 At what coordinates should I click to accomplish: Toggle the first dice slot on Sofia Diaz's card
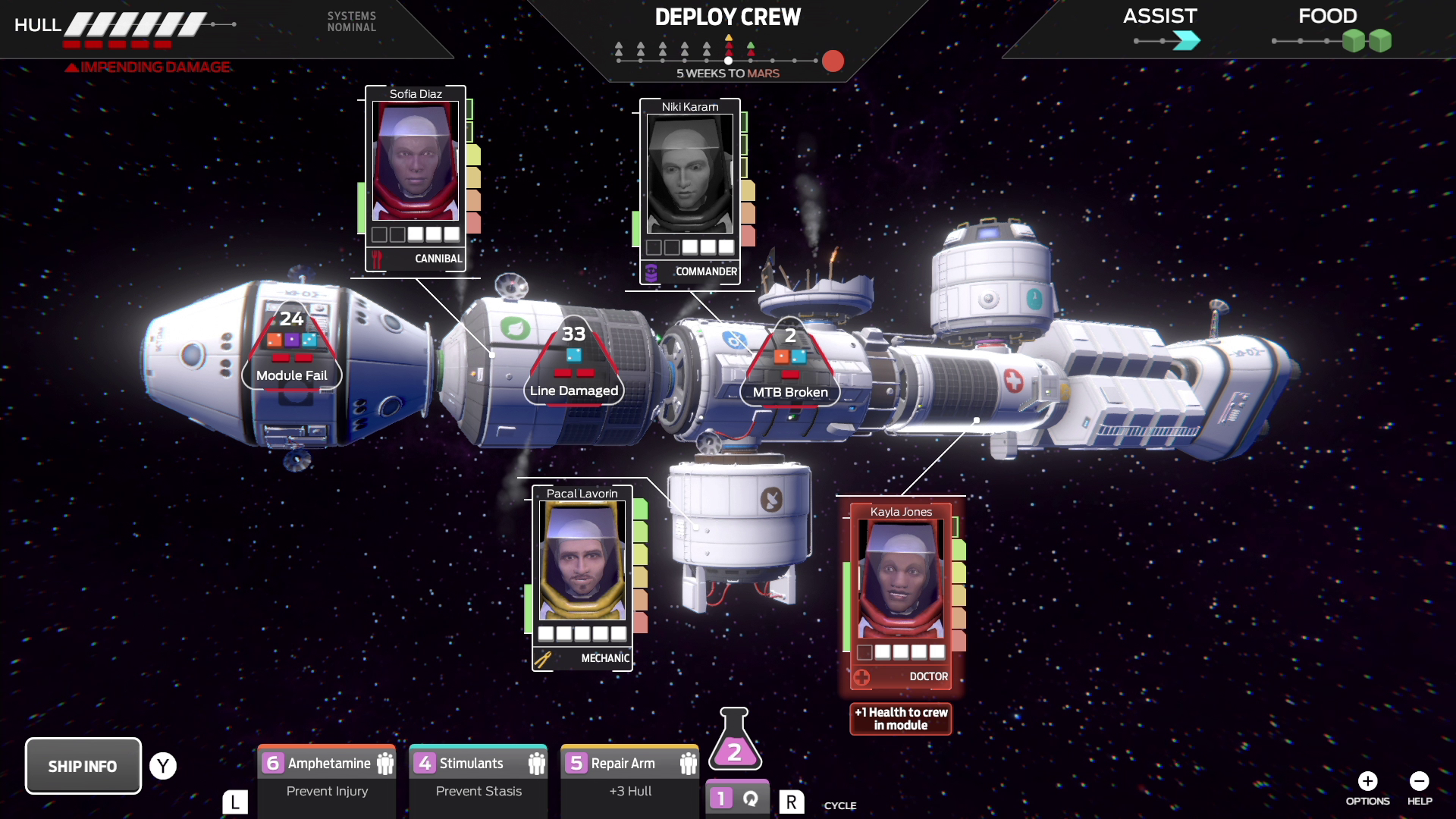(x=380, y=235)
